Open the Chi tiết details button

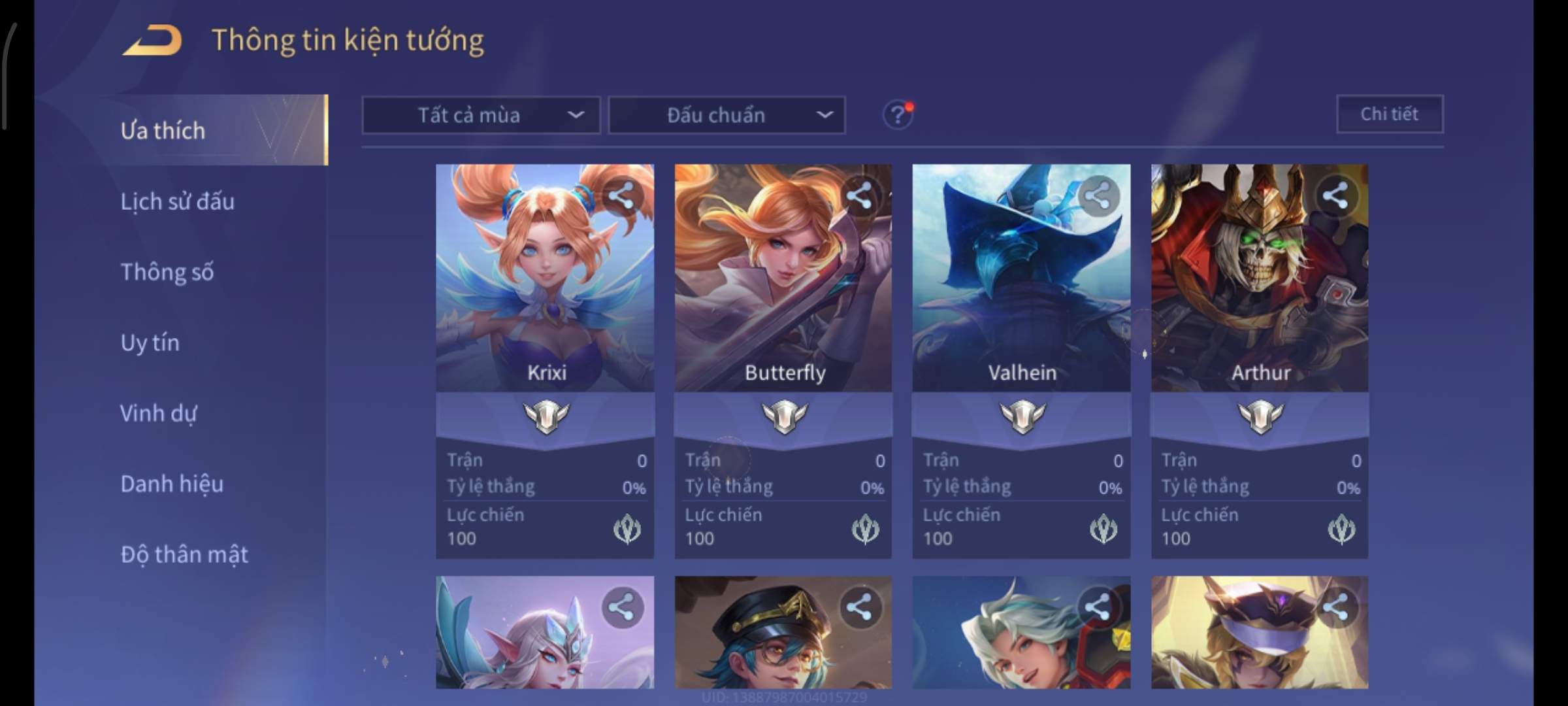pyautogui.click(x=1389, y=114)
